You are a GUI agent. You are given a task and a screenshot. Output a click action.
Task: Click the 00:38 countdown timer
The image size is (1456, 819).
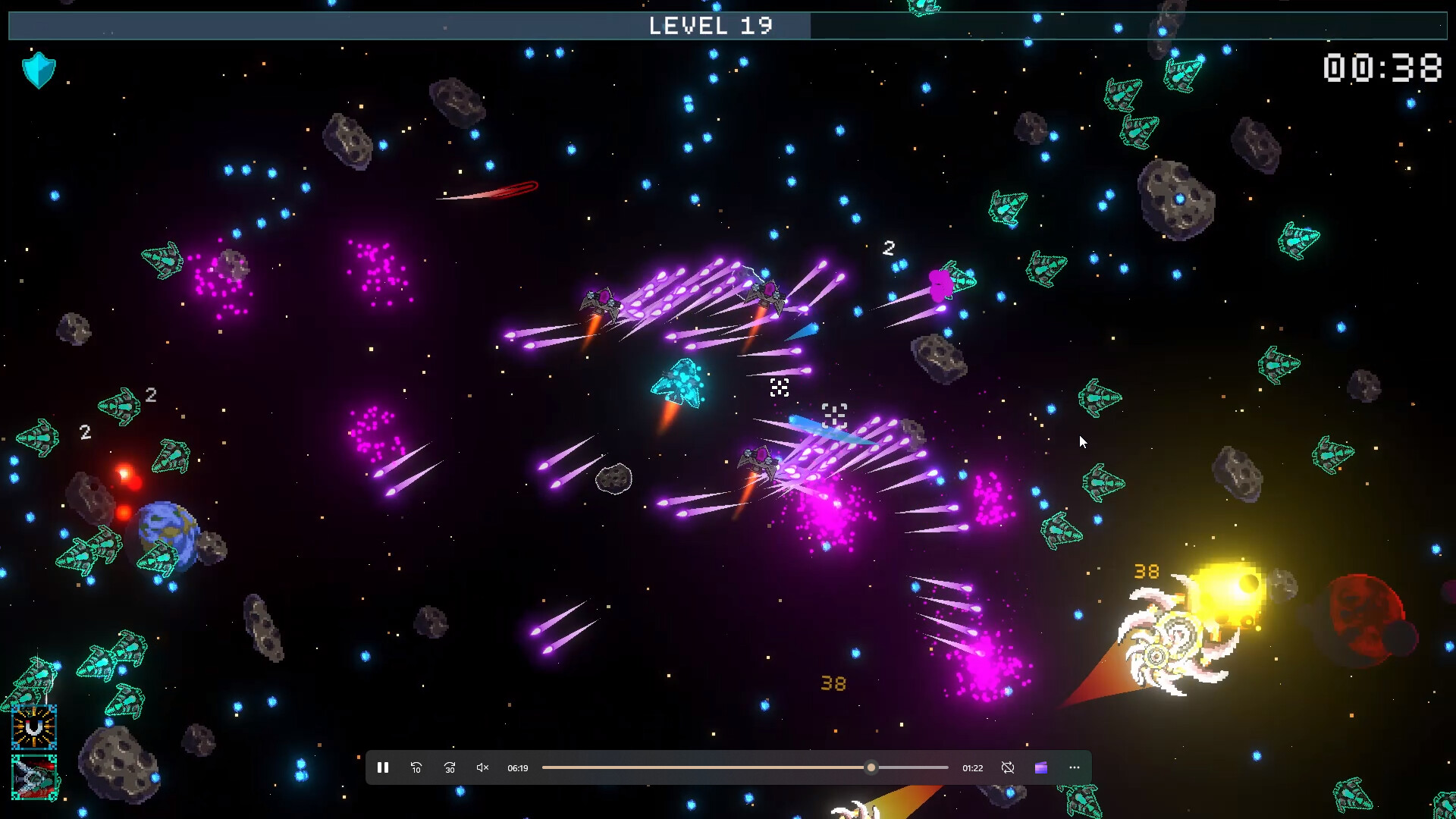[x=1384, y=67]
